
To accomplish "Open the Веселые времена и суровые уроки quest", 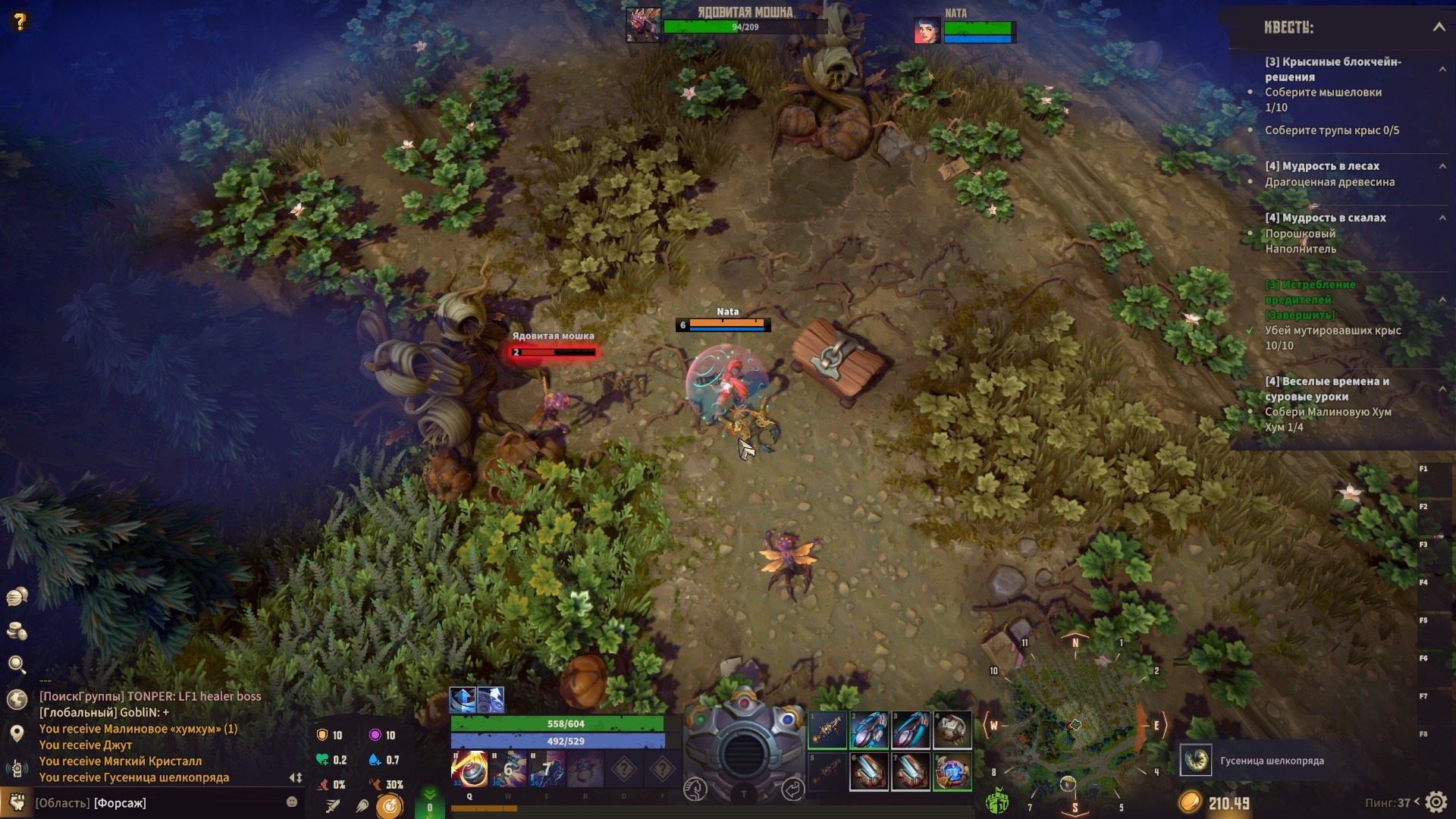I will [1326, 388].
